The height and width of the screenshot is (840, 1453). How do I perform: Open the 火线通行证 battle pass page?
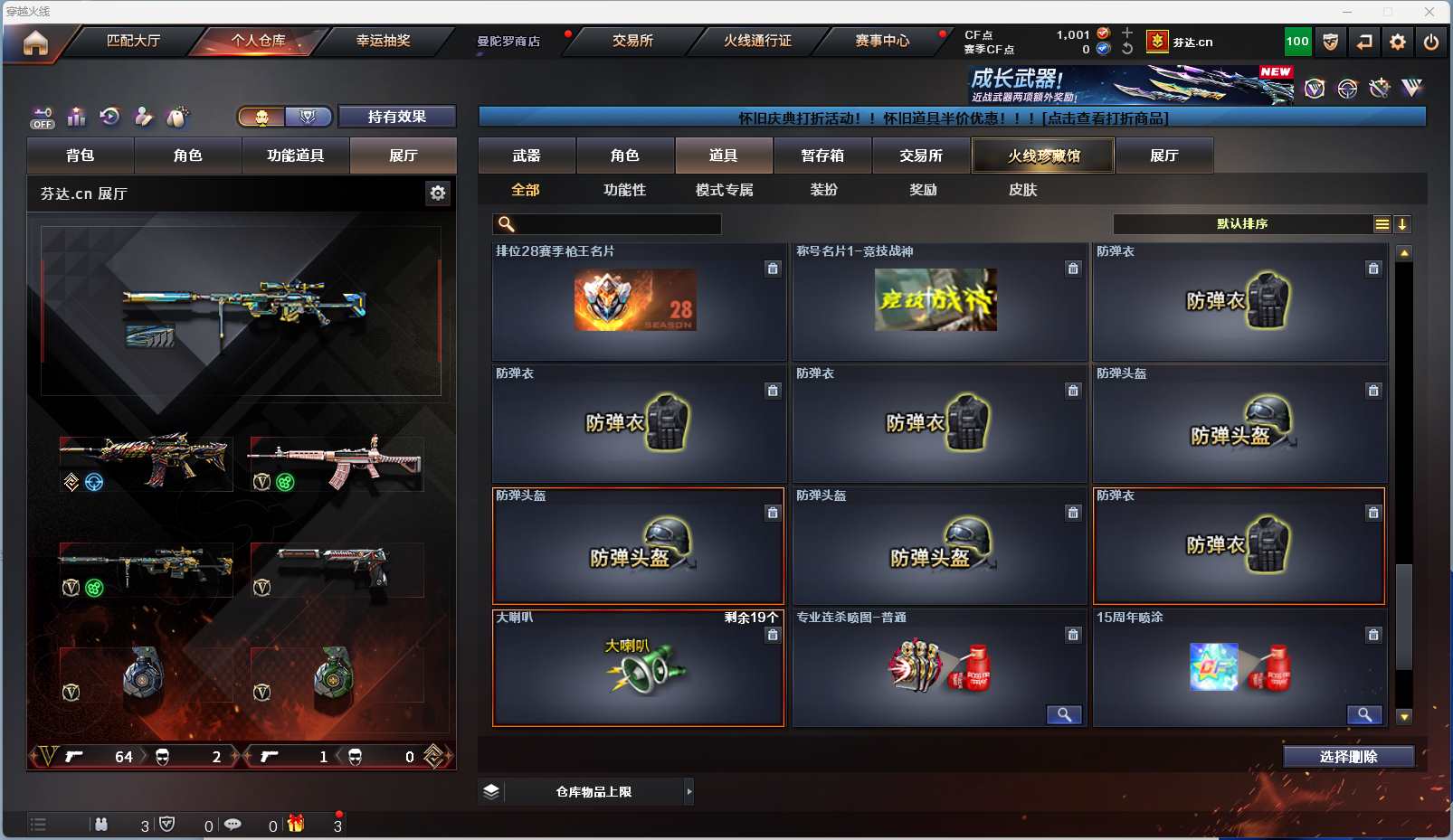coord(757,41)
